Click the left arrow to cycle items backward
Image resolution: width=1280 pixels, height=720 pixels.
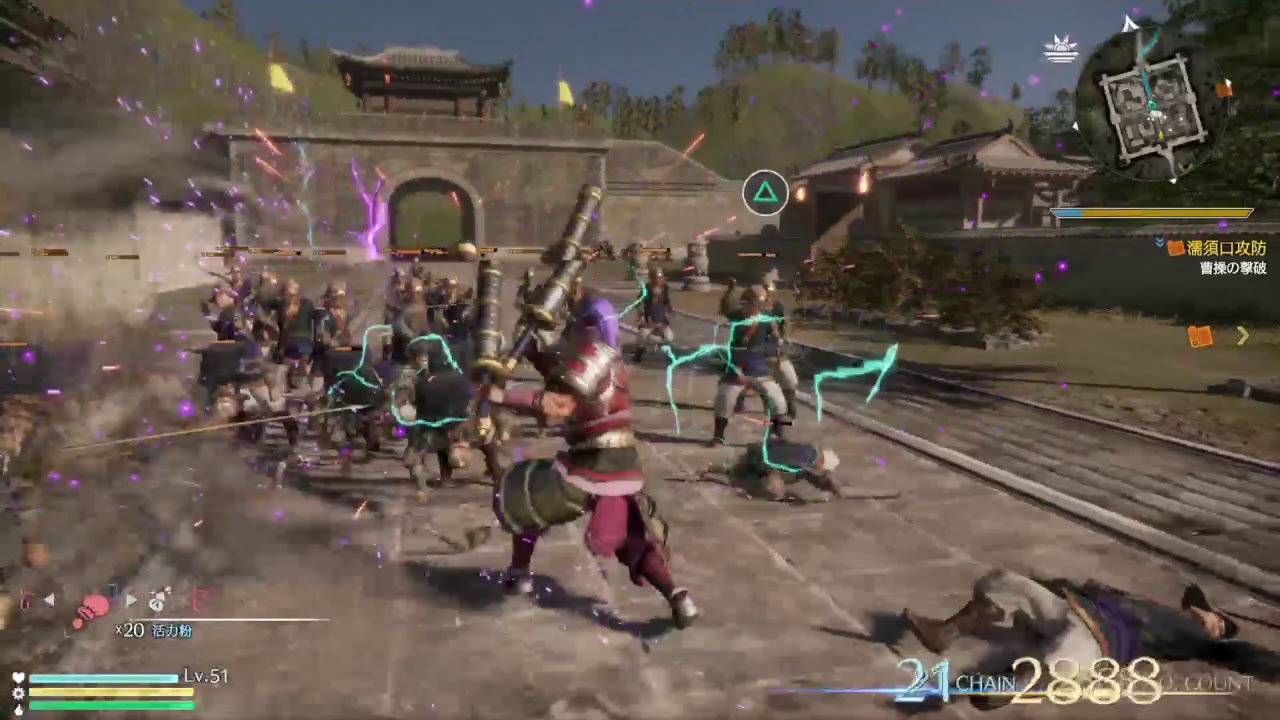[x=49, y=600]
